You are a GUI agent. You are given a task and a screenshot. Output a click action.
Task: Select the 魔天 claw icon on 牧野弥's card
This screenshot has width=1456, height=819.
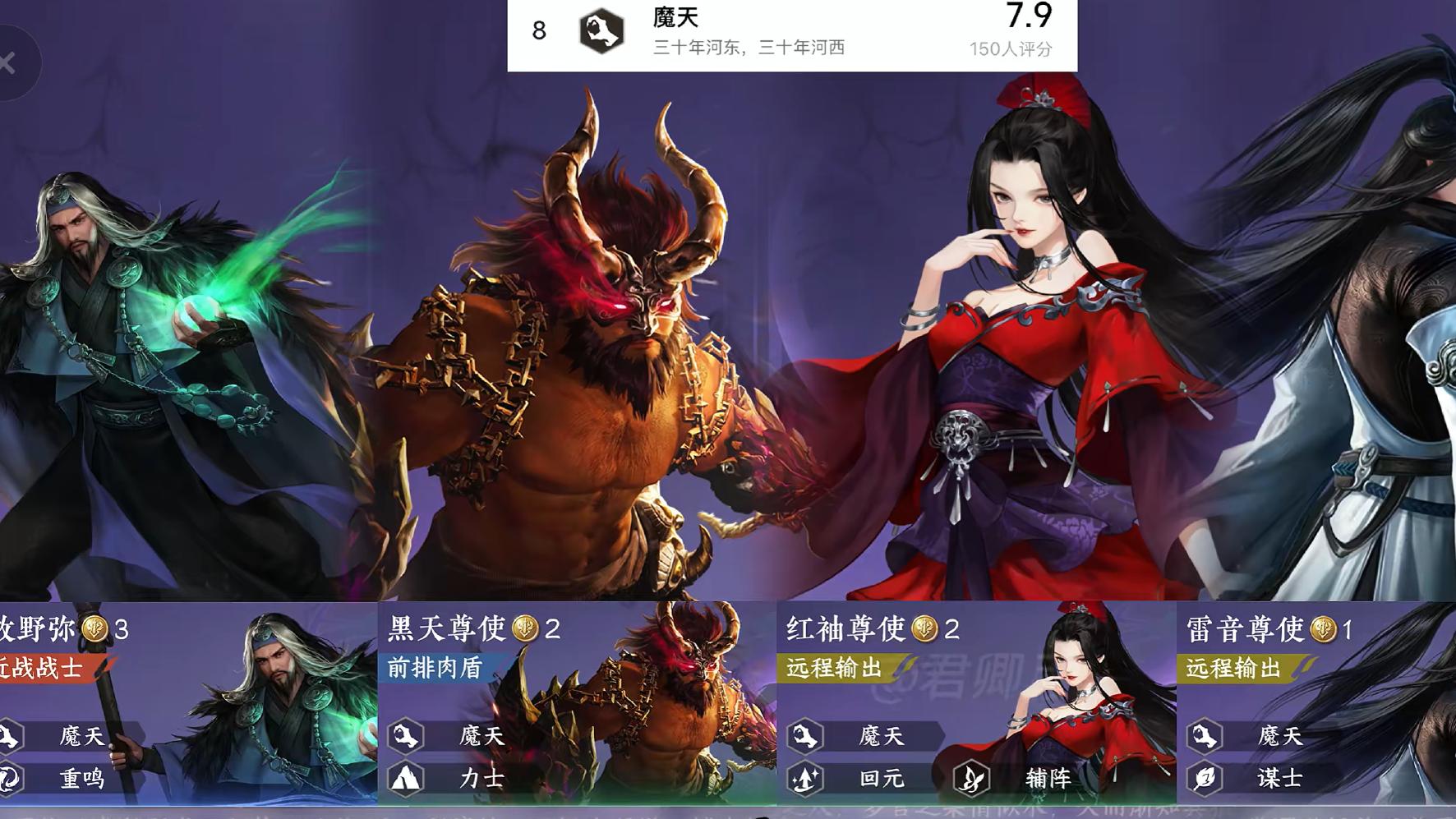click(x=8, y=737)
